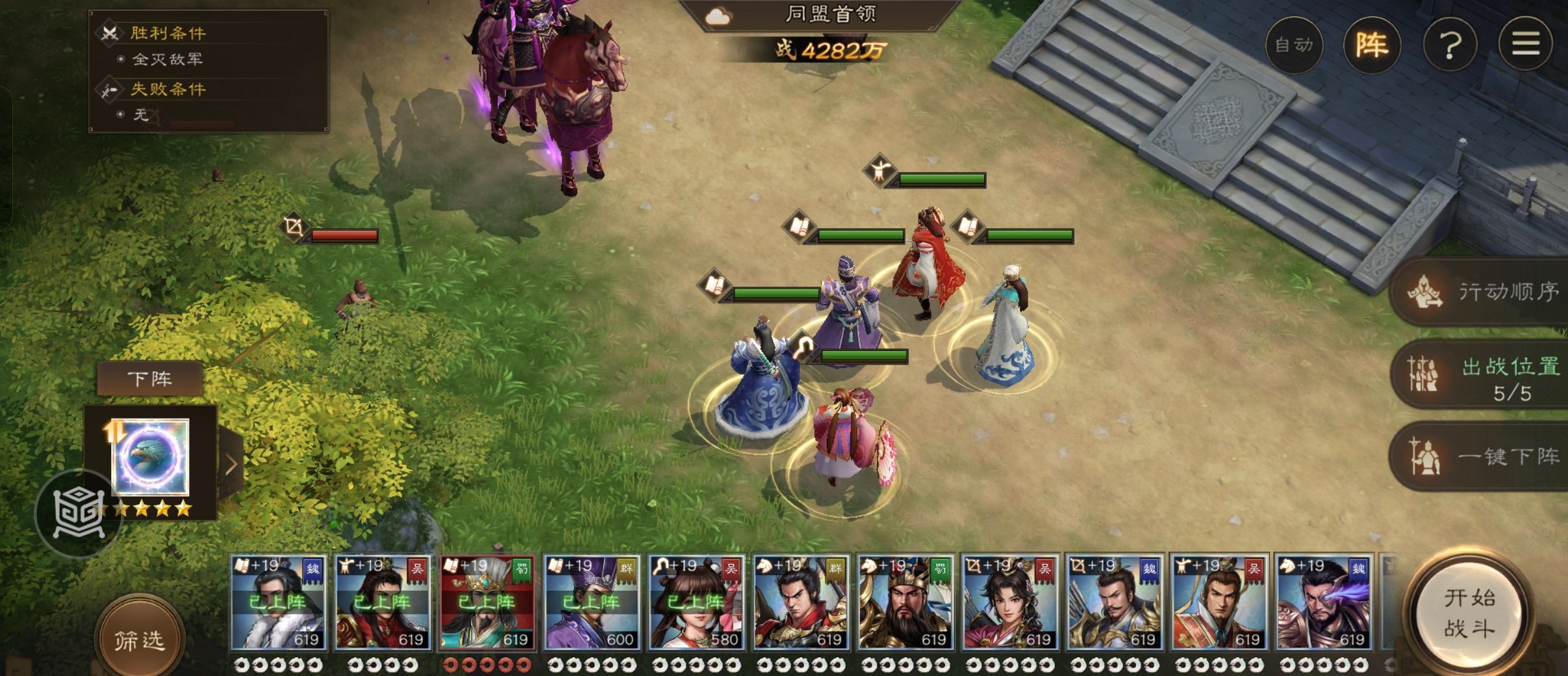This screenshot has width=1568, height=676.
Task: Select the bearded gold-armored 蜀 hero card
Action: [905, 603]
